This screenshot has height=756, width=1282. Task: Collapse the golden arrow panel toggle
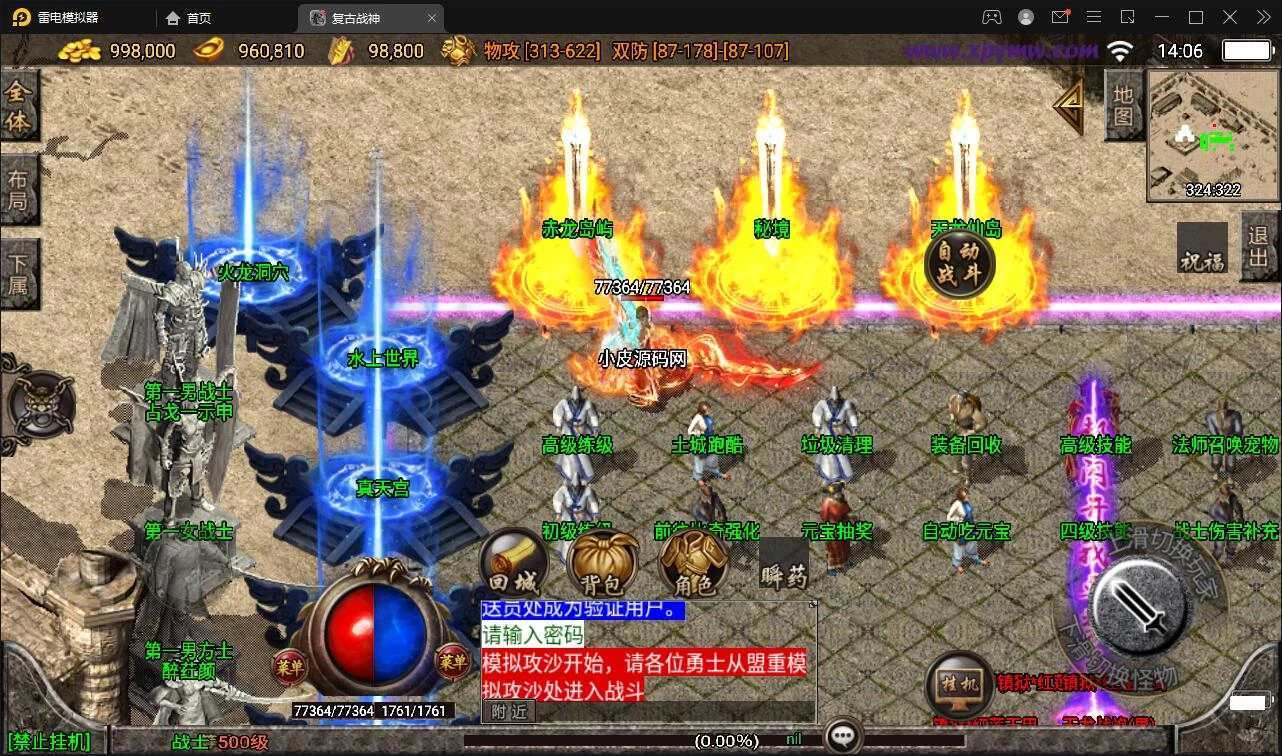tap(1070, 102)
